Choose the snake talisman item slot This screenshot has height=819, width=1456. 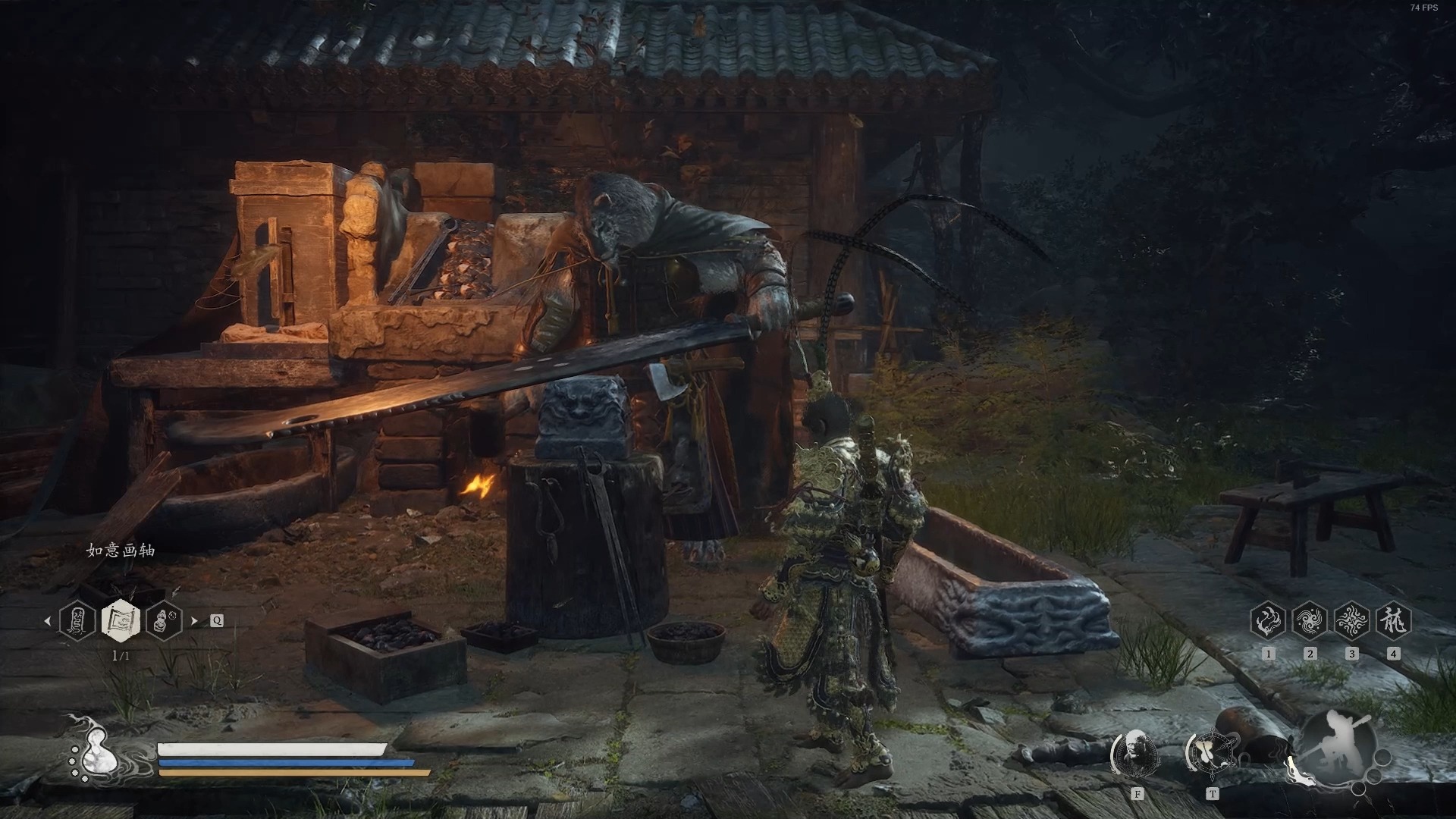[77, 620]
